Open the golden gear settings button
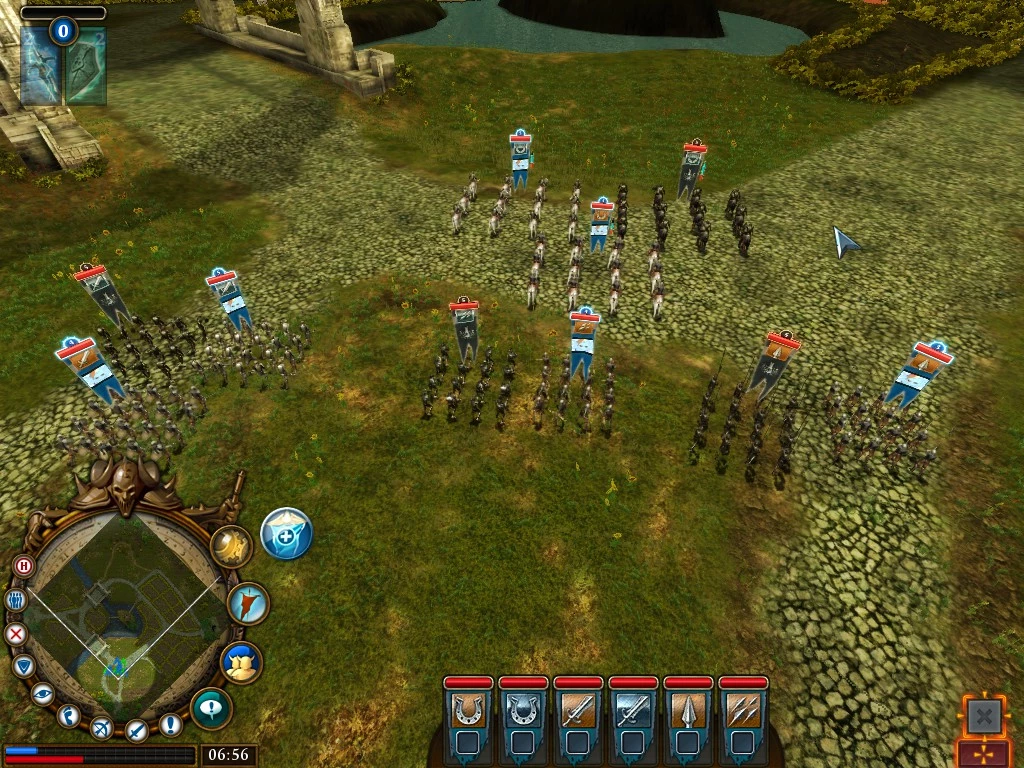This screenshot has width=1024, height=768. click(231, 547)
